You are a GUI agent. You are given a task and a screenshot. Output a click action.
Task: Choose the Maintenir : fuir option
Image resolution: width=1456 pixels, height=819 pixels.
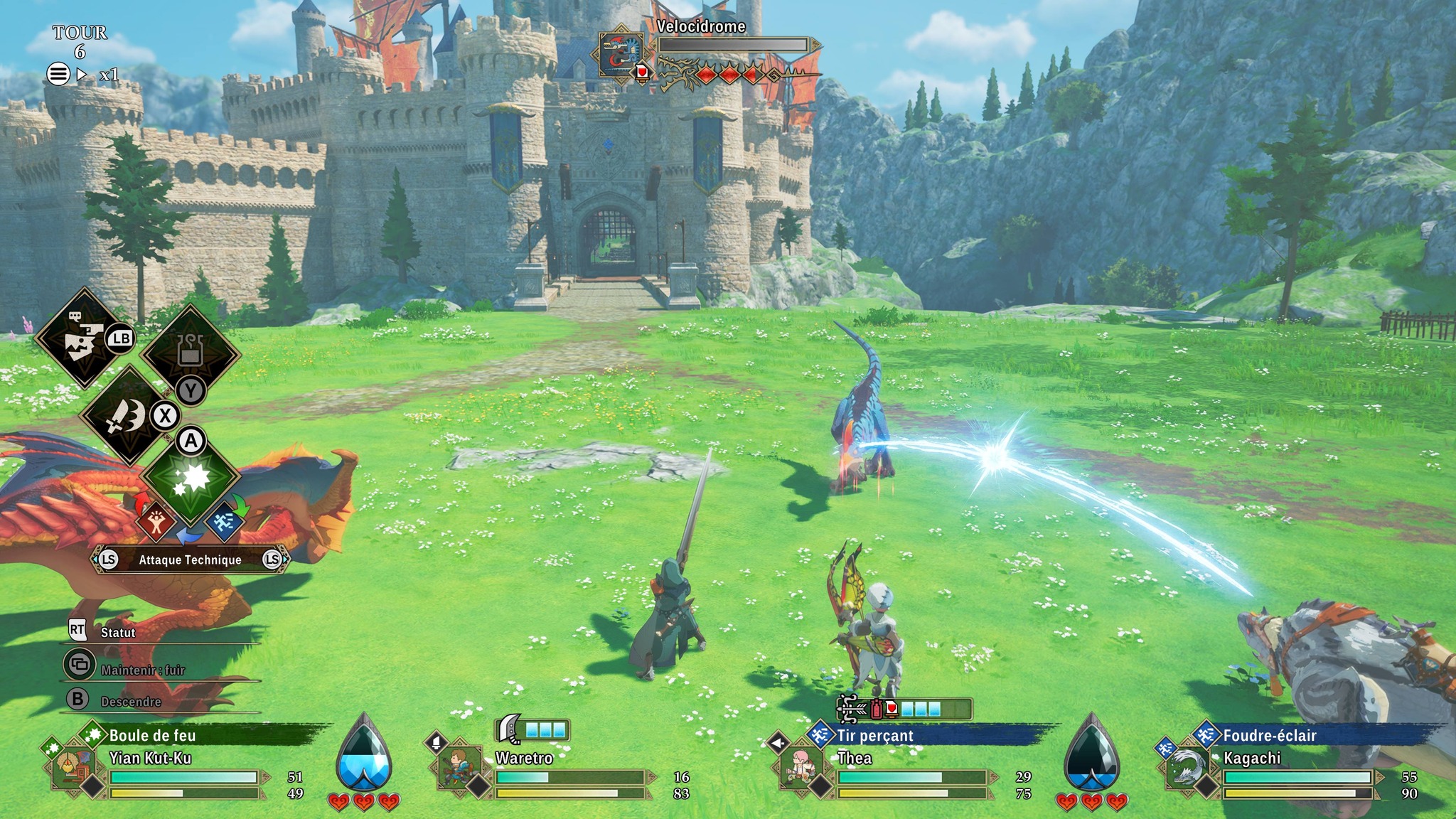[142, 670]
